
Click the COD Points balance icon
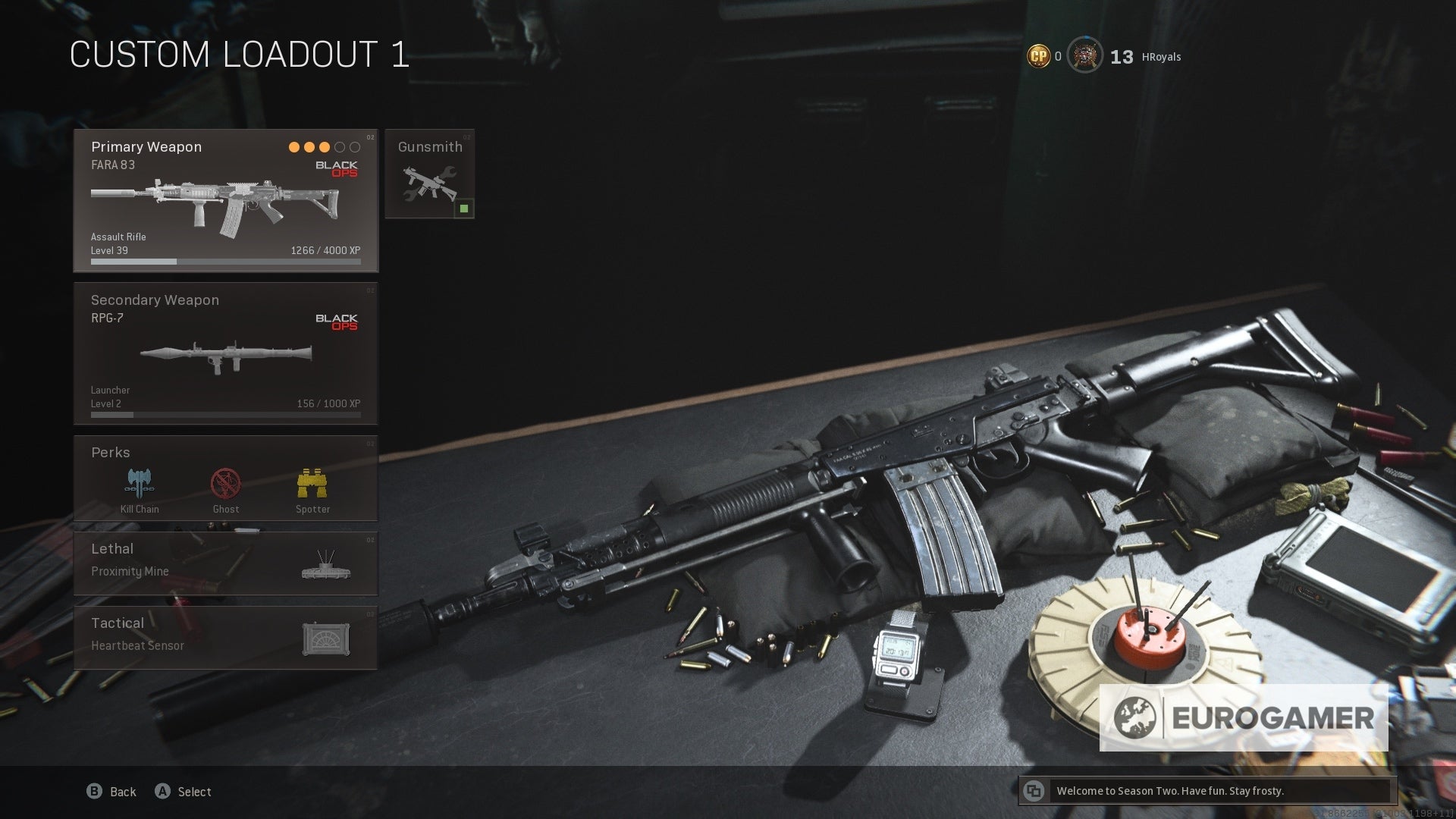[1038, 56]
